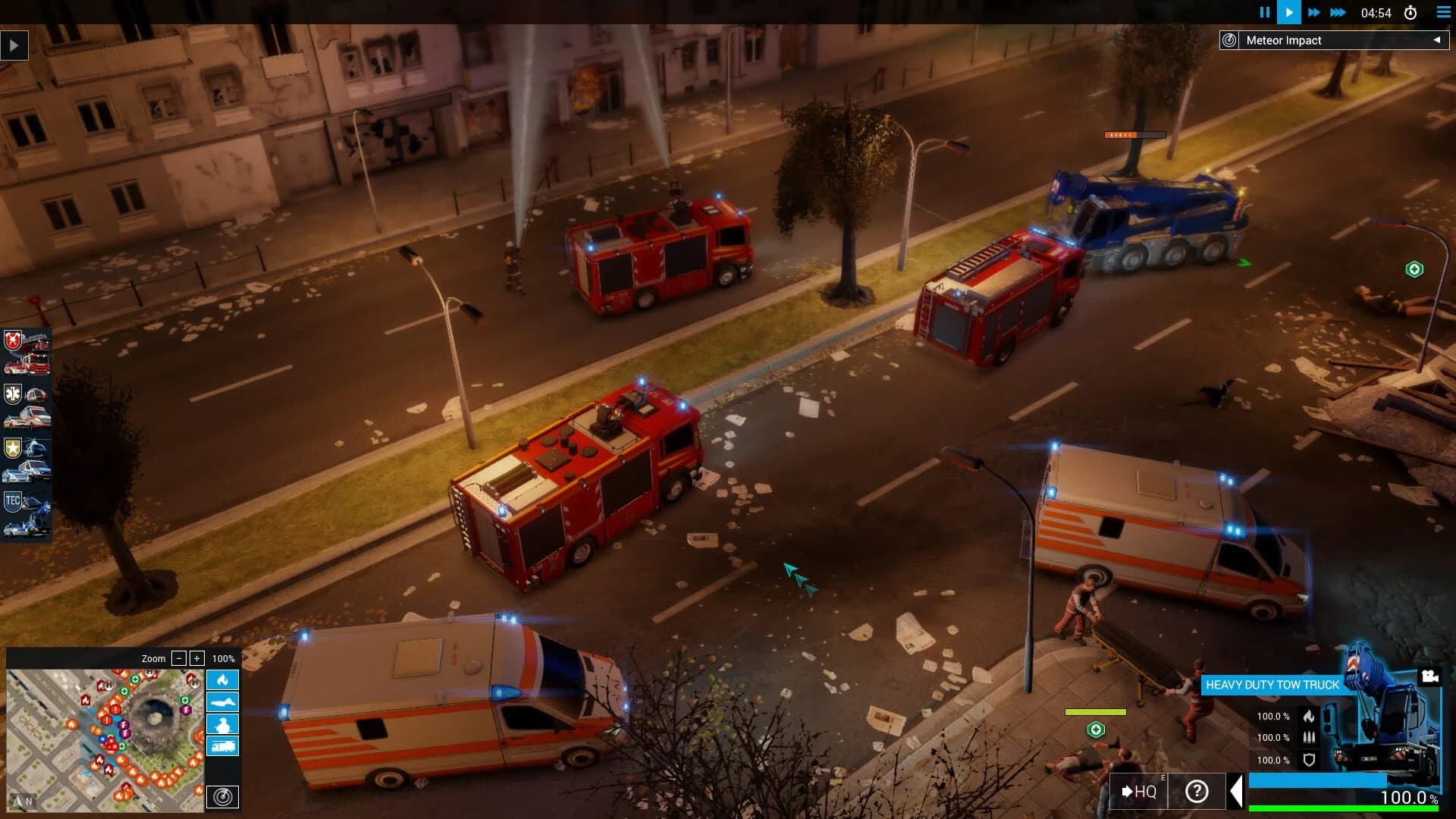Increase minimap zoom with plus button

click(x=199, y=659)
